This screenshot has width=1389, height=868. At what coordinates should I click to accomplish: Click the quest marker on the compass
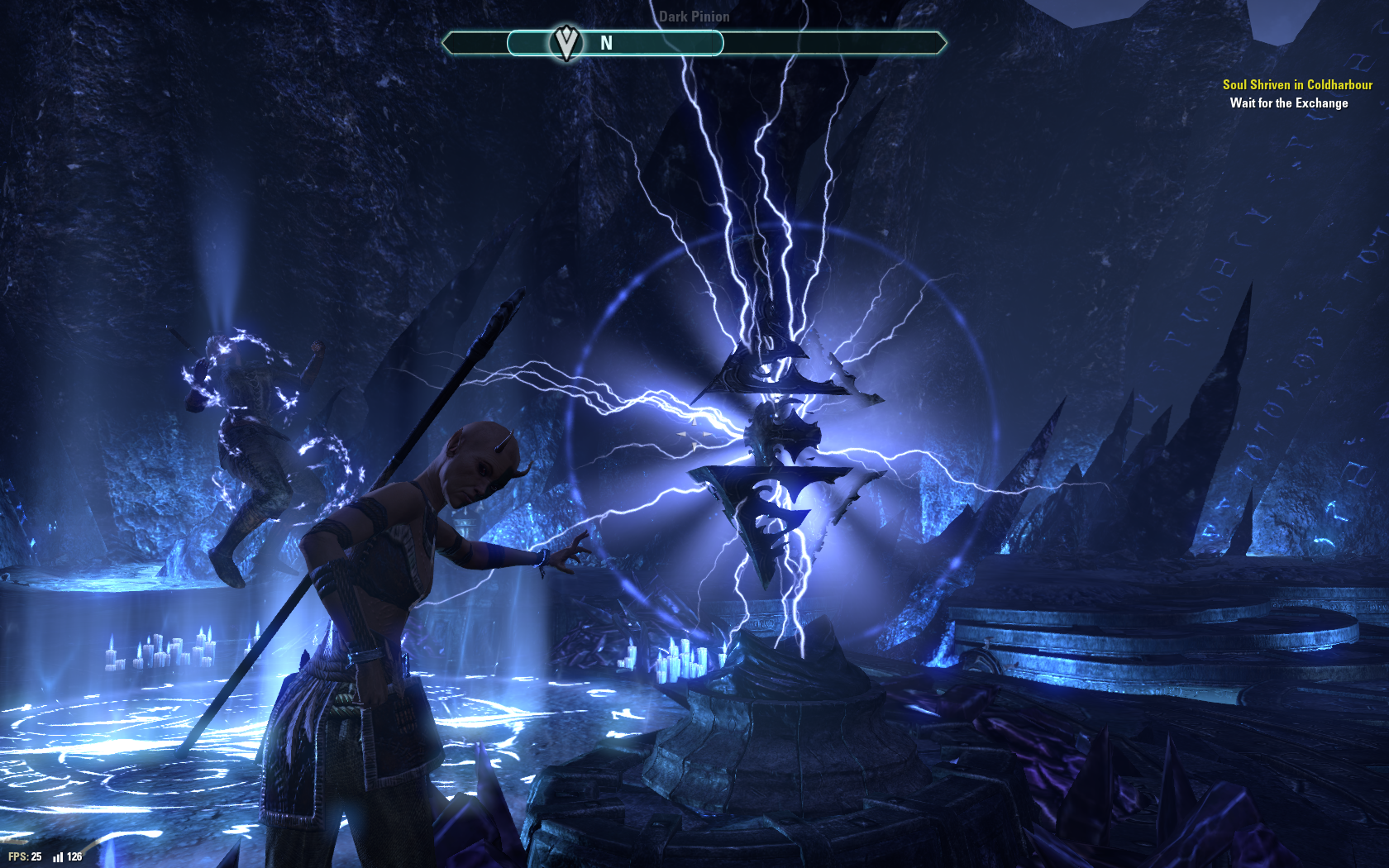point(566,43)
